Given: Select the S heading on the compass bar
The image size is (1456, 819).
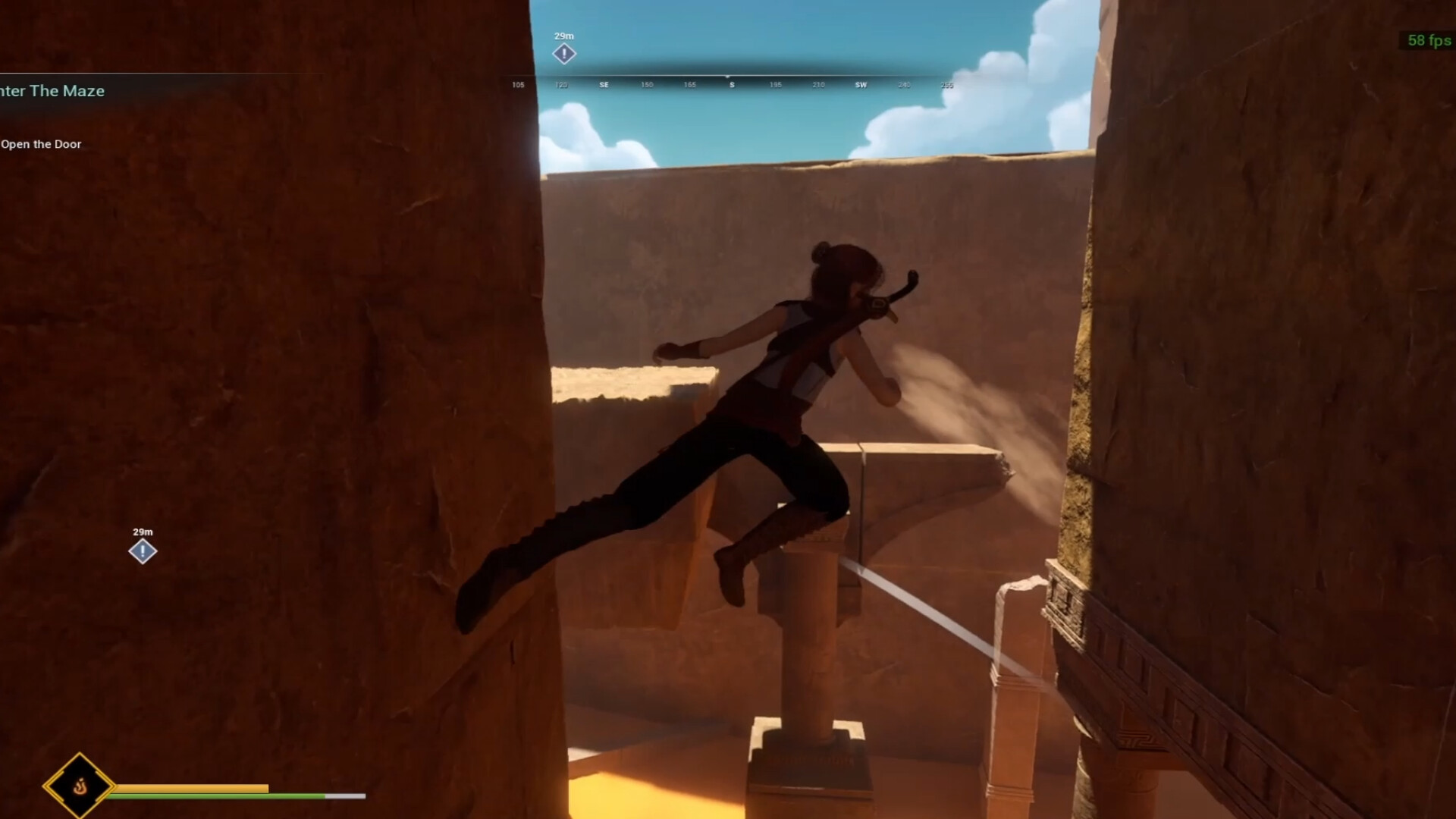Looking at the screenshot, I should coord(731,85).
